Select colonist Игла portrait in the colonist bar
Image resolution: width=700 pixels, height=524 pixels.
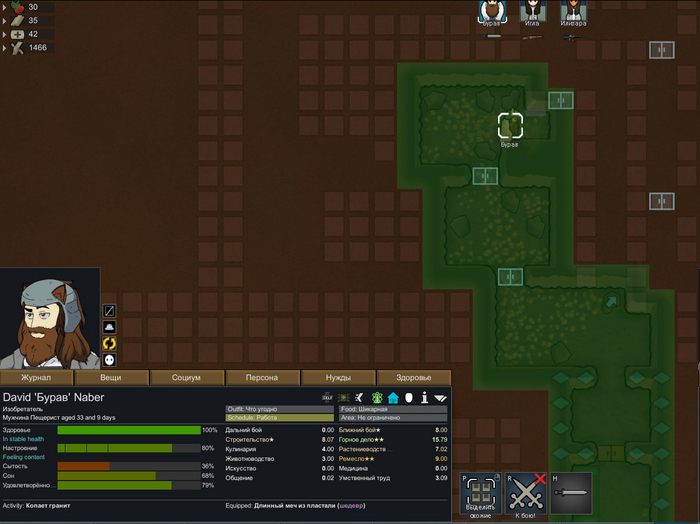point(532,12)
